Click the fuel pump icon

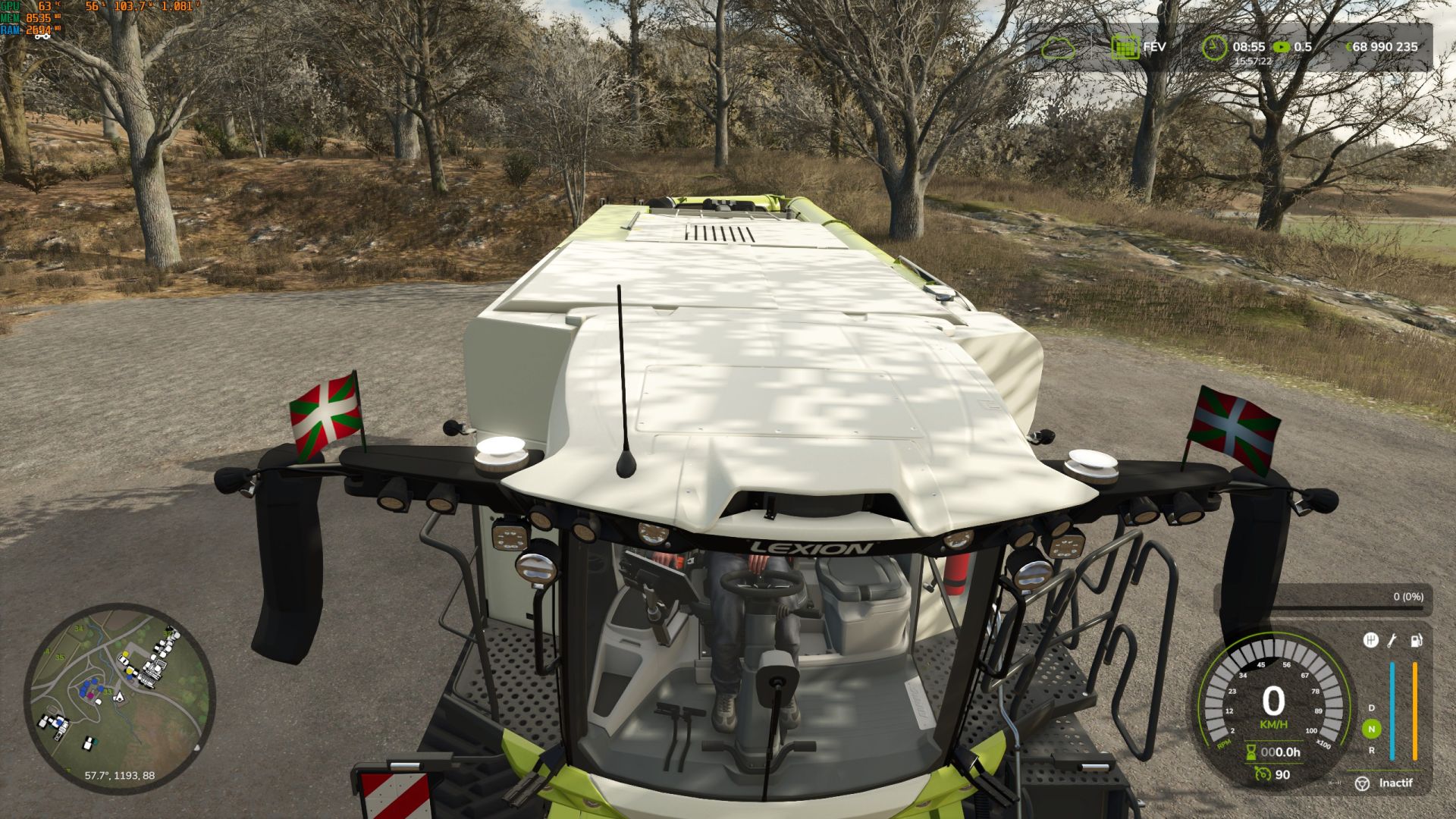[x=1415, y=641]
